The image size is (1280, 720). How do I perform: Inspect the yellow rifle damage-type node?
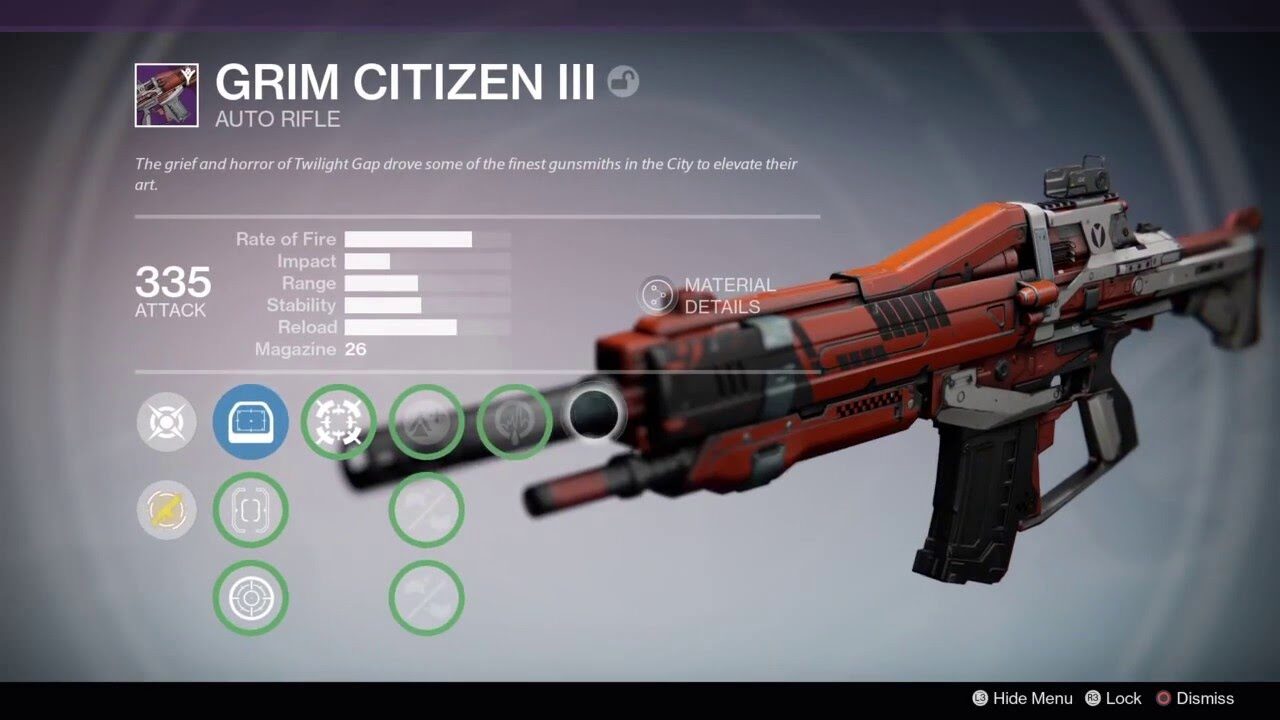click(x=166, y=510)
